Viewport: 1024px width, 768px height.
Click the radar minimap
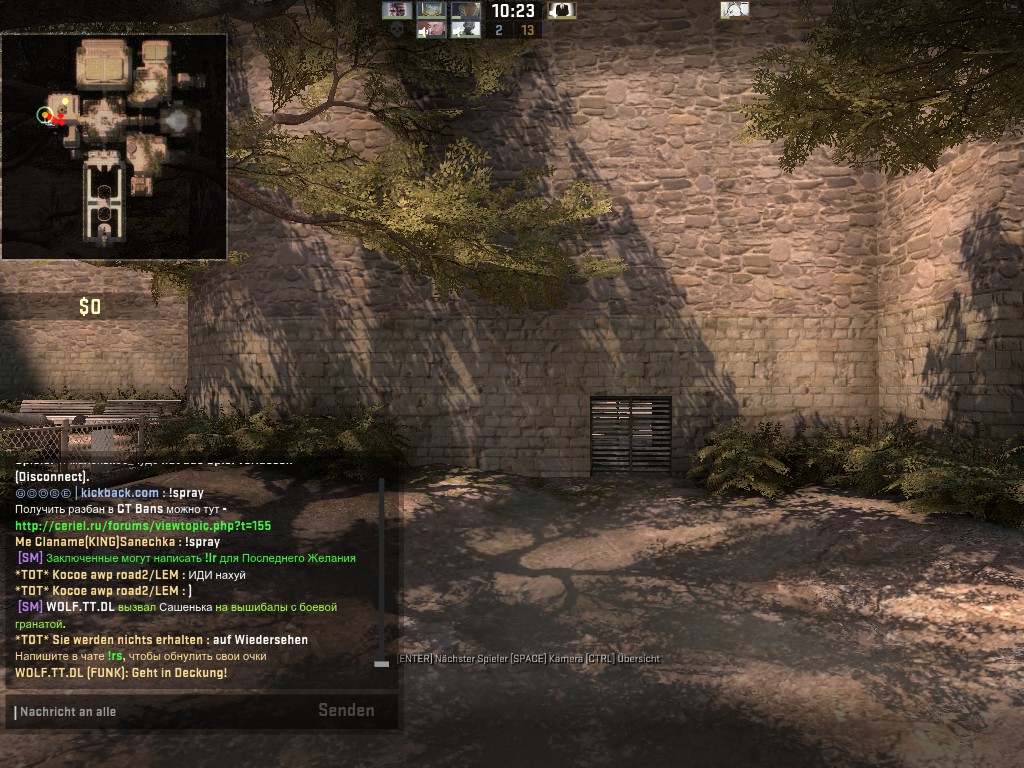(x=114, y=146)
